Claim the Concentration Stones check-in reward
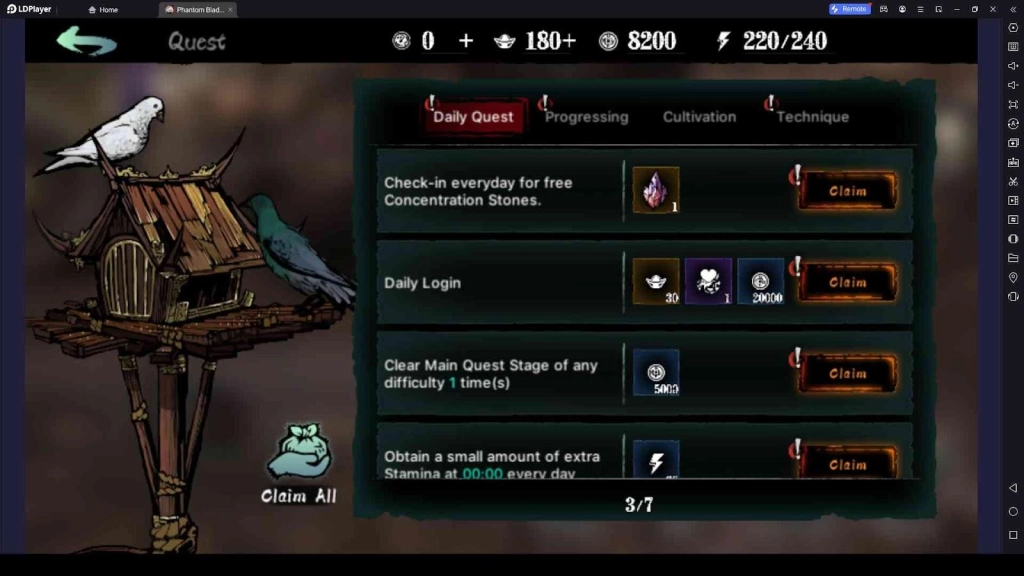This screenshot has height=576, width=1024. pyautogui.click(x=847, y=191)
